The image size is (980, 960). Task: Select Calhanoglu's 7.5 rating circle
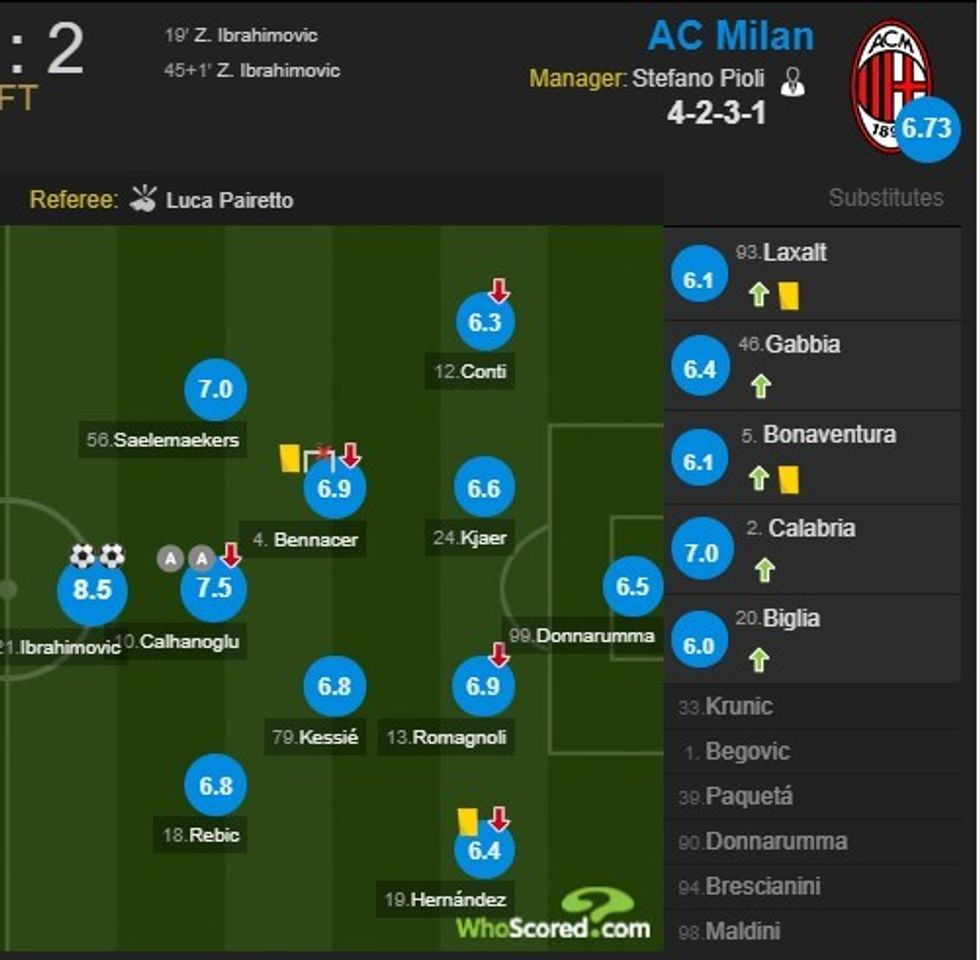pos(214,588)
